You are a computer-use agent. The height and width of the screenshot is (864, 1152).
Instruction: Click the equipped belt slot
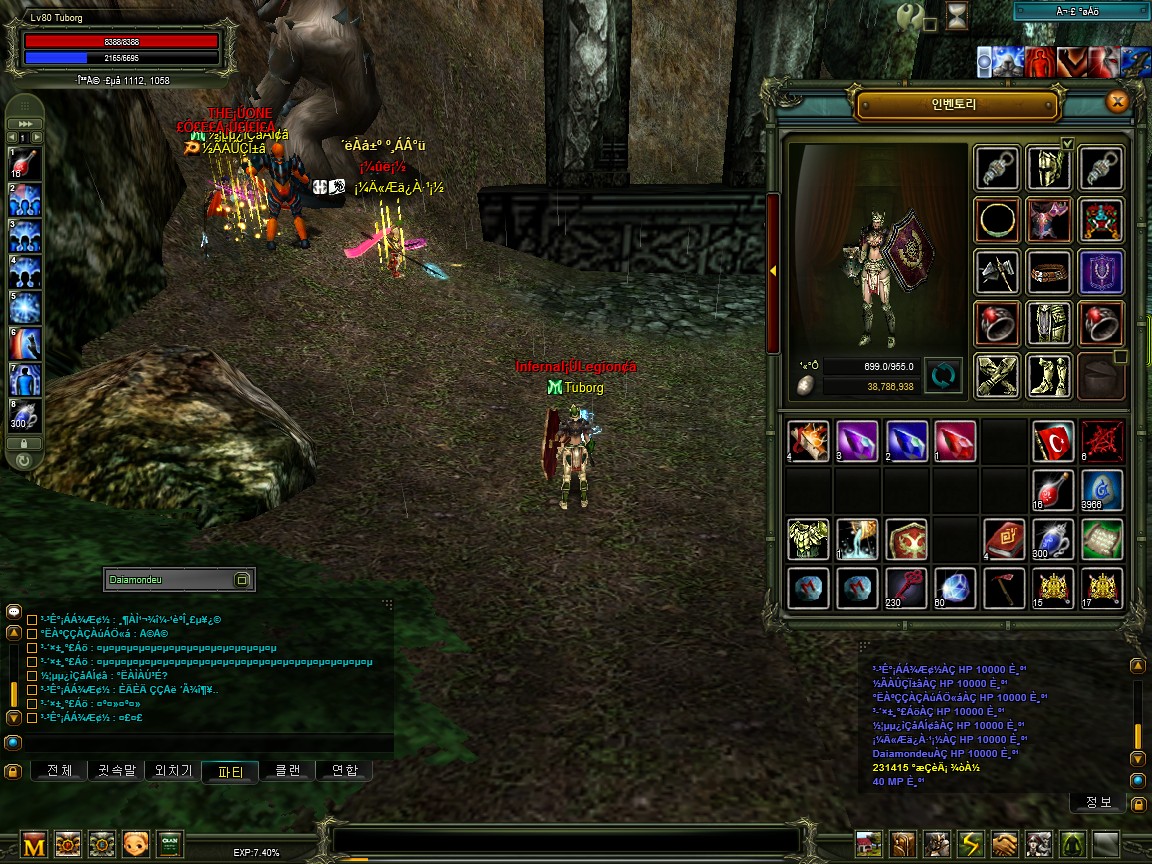coord(1049,272)
